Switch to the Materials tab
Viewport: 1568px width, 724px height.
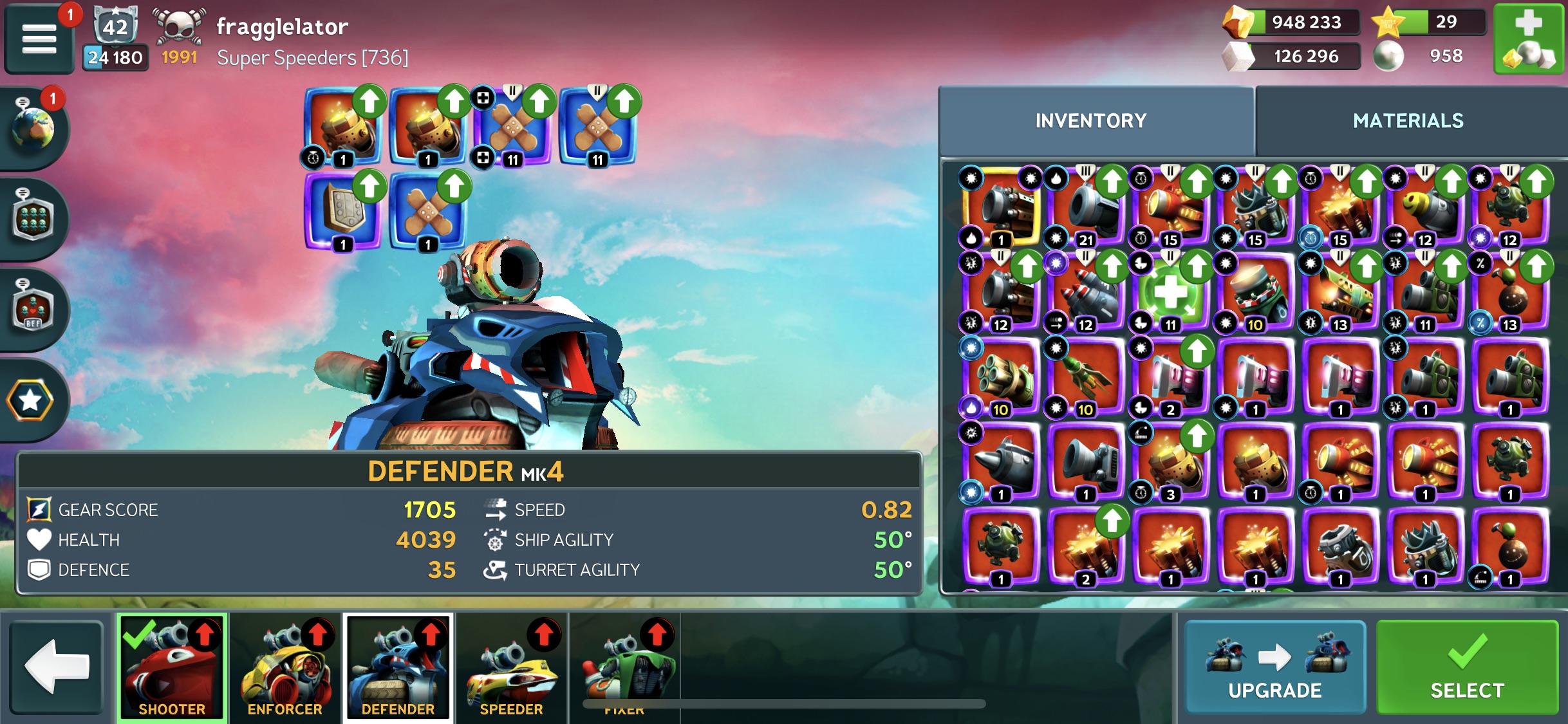1408,121
